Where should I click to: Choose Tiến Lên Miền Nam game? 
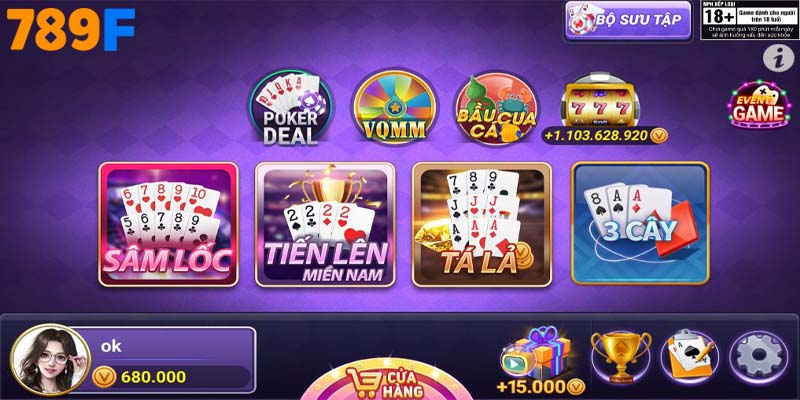(324, 221)
